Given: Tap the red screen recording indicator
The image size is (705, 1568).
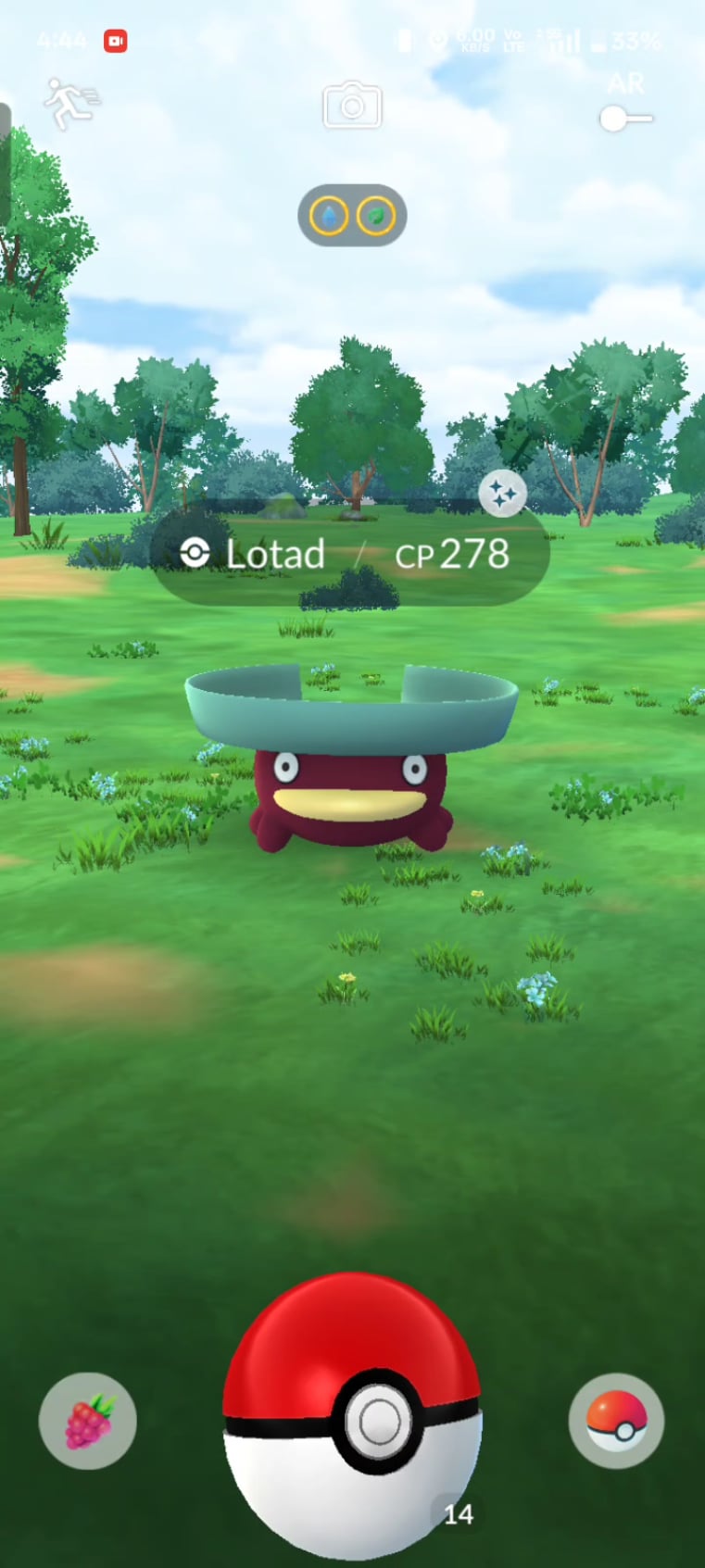Looking at the screenshot, I should 116,41.
